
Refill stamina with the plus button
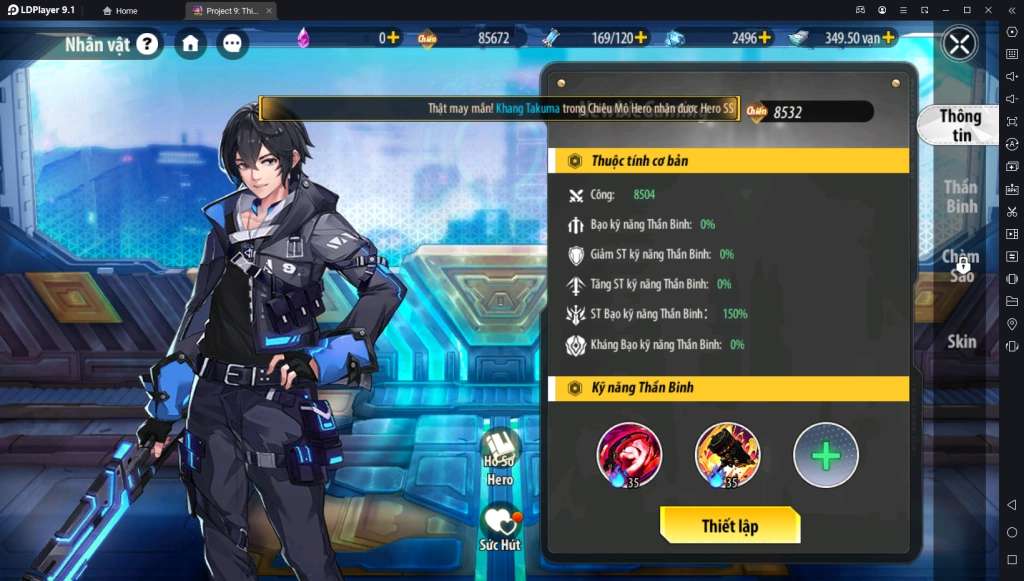coord(641,38)
